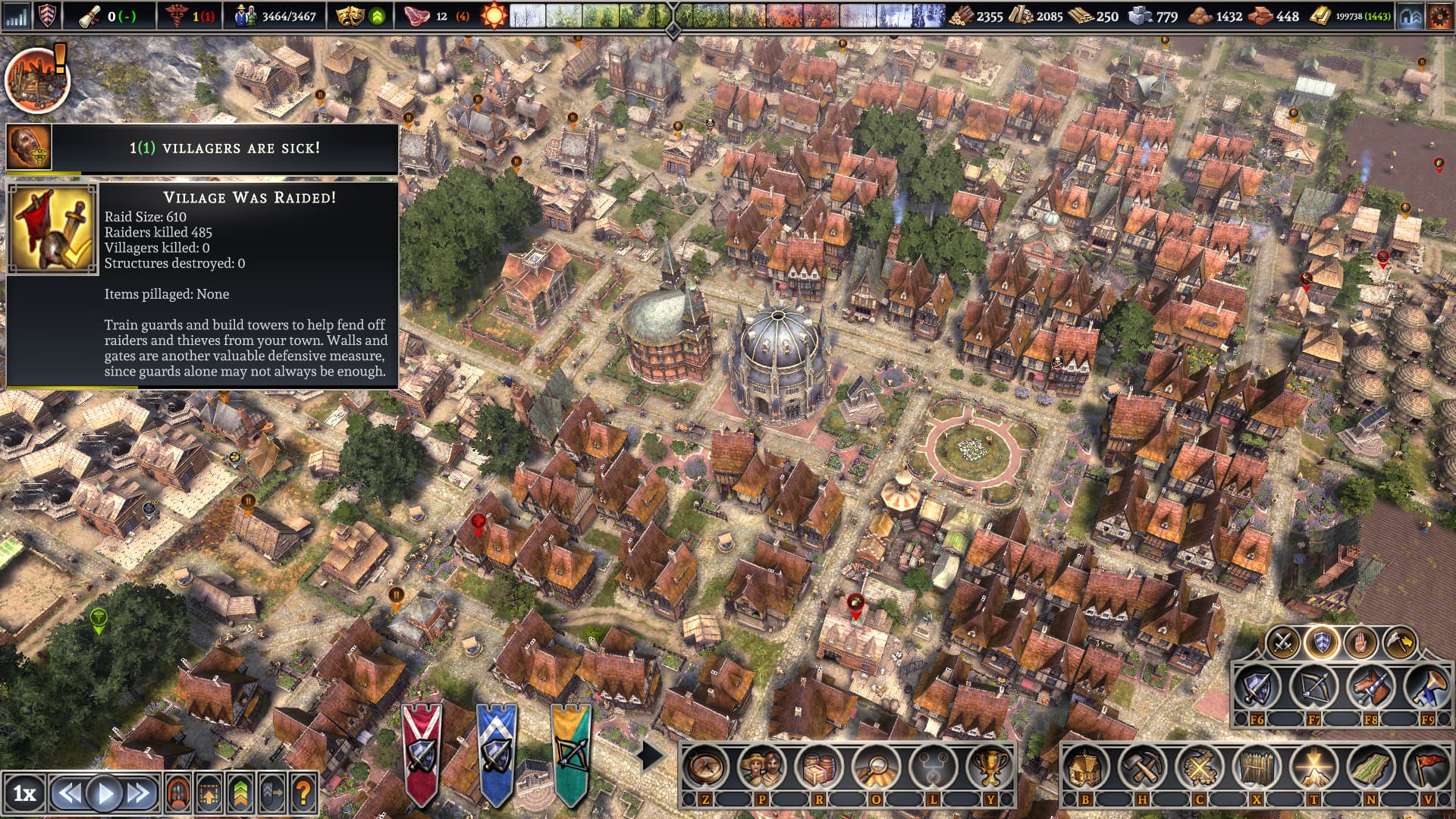1456x819 pixels.
Task: Open the compass menu button
Action: (x=705, y=767)
